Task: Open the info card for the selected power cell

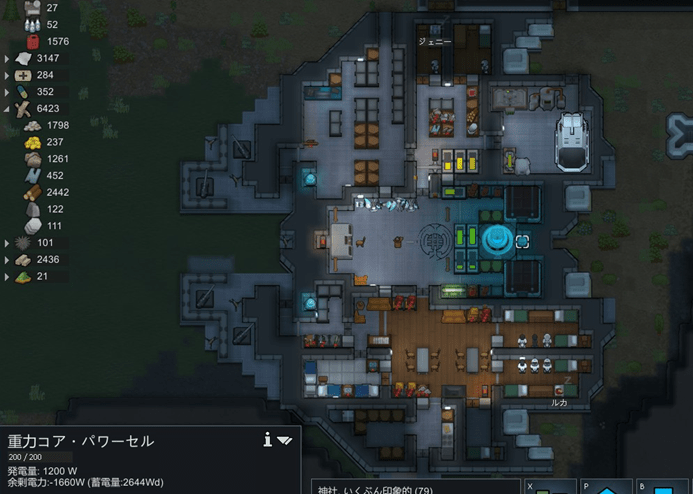Action: tap(268, 439)
